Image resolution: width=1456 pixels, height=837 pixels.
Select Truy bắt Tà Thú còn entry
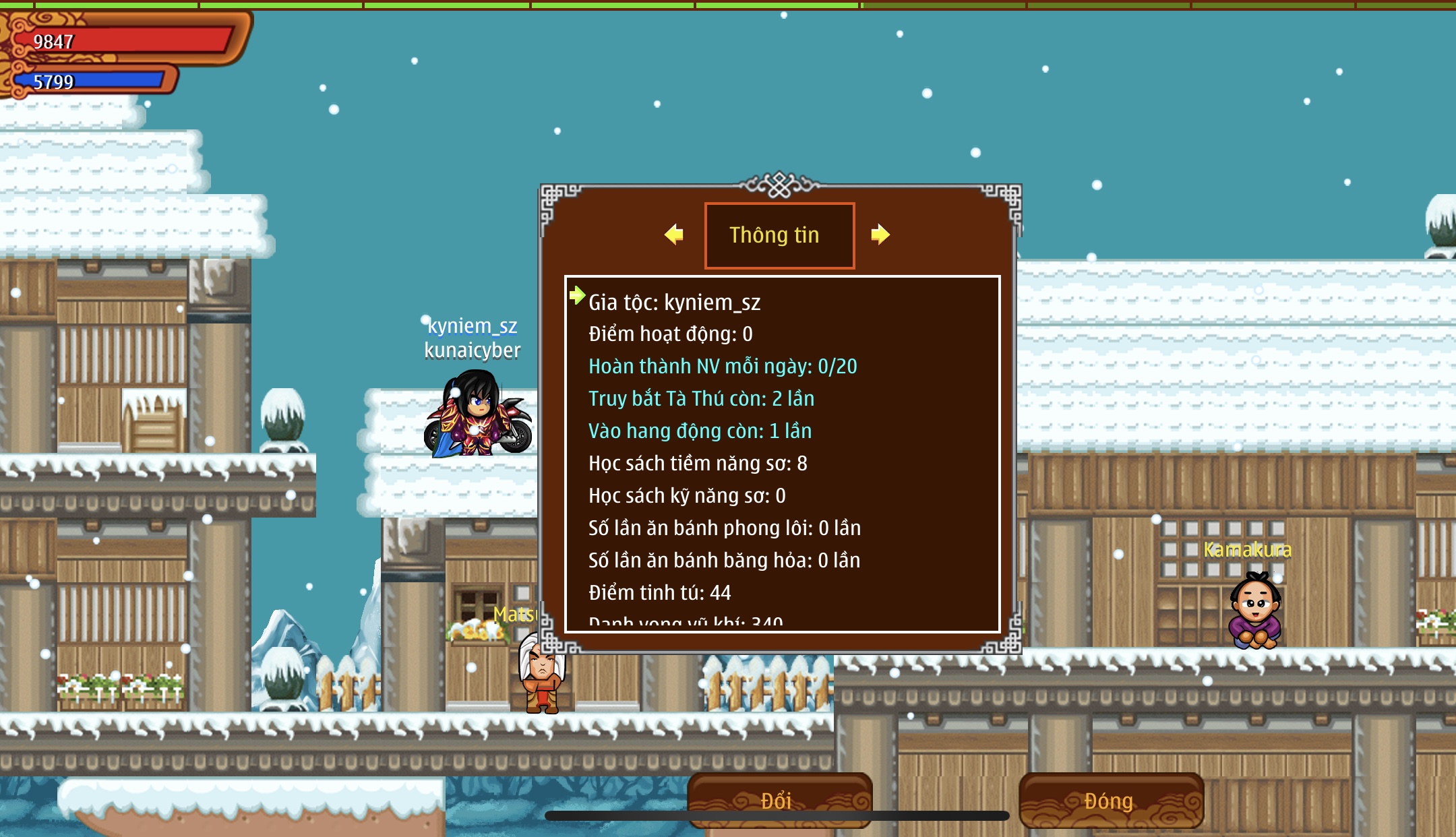701,399
